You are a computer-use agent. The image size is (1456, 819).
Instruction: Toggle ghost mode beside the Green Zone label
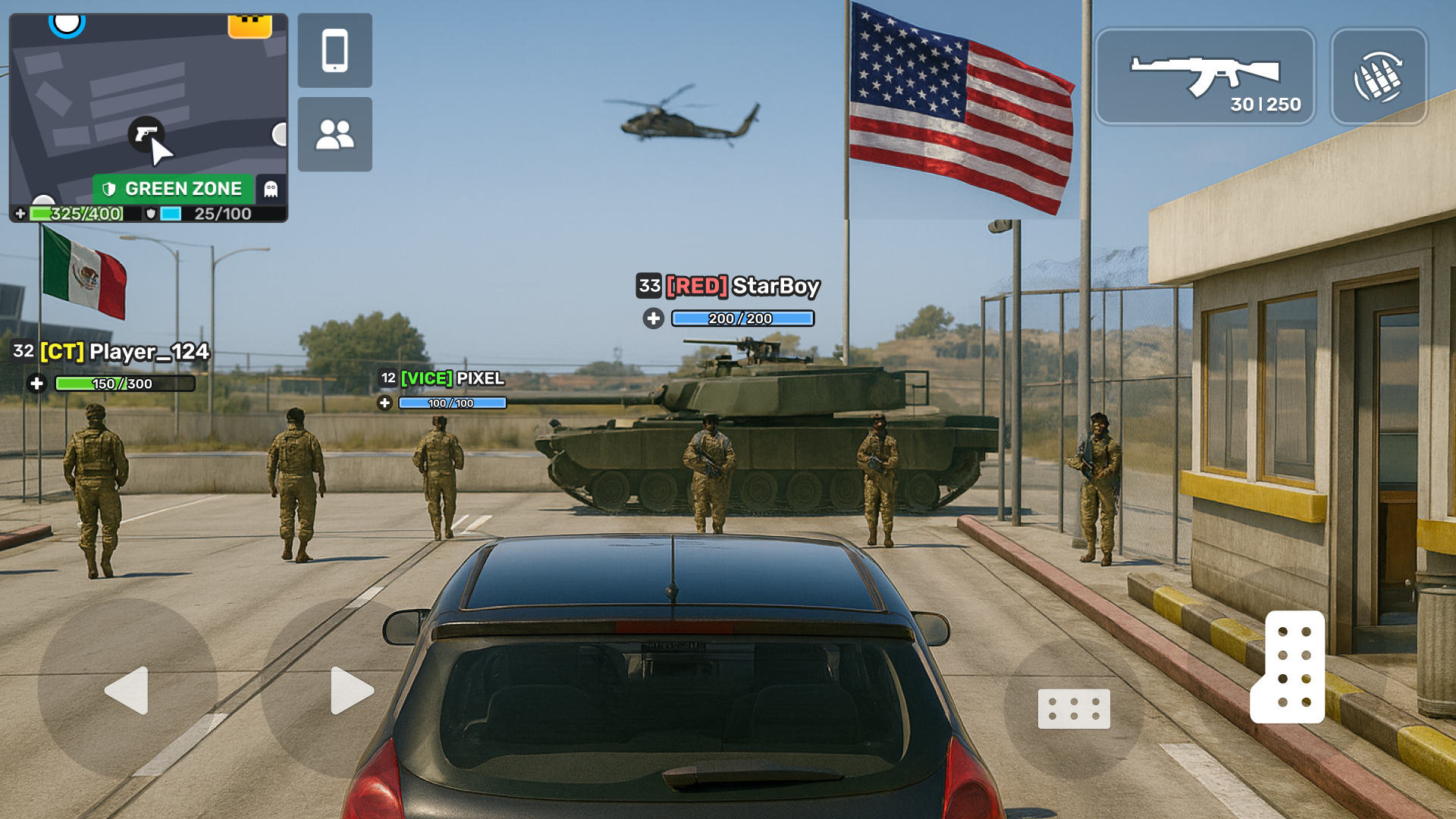[271, 188]
